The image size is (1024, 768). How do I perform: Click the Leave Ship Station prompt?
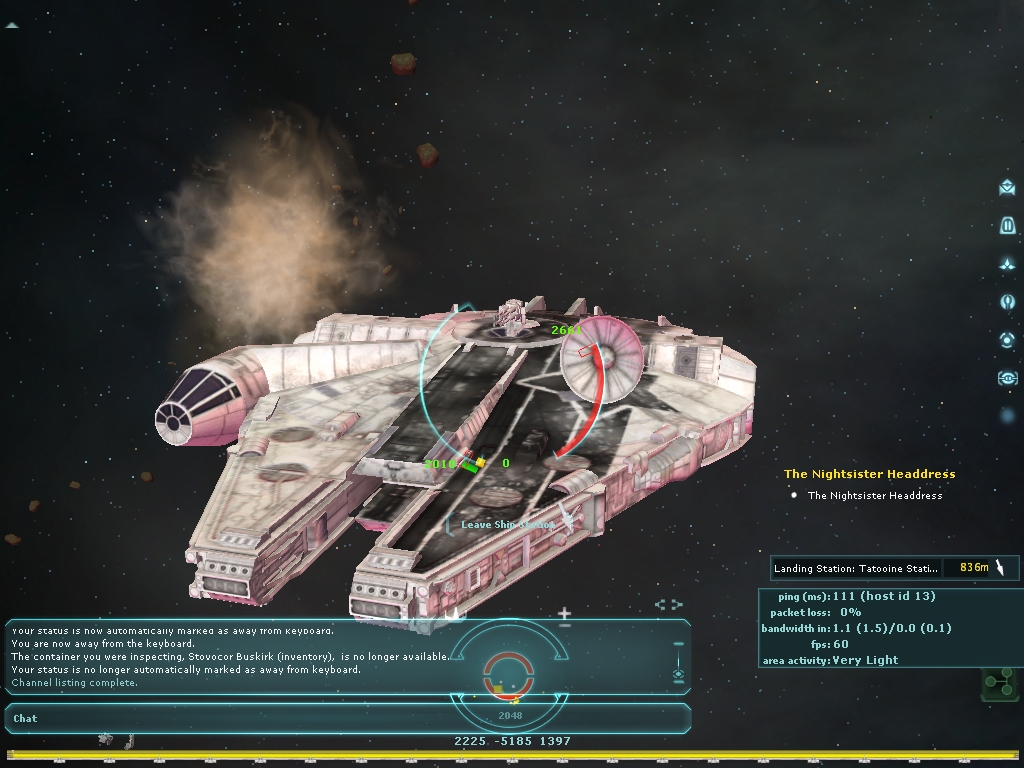507,524
